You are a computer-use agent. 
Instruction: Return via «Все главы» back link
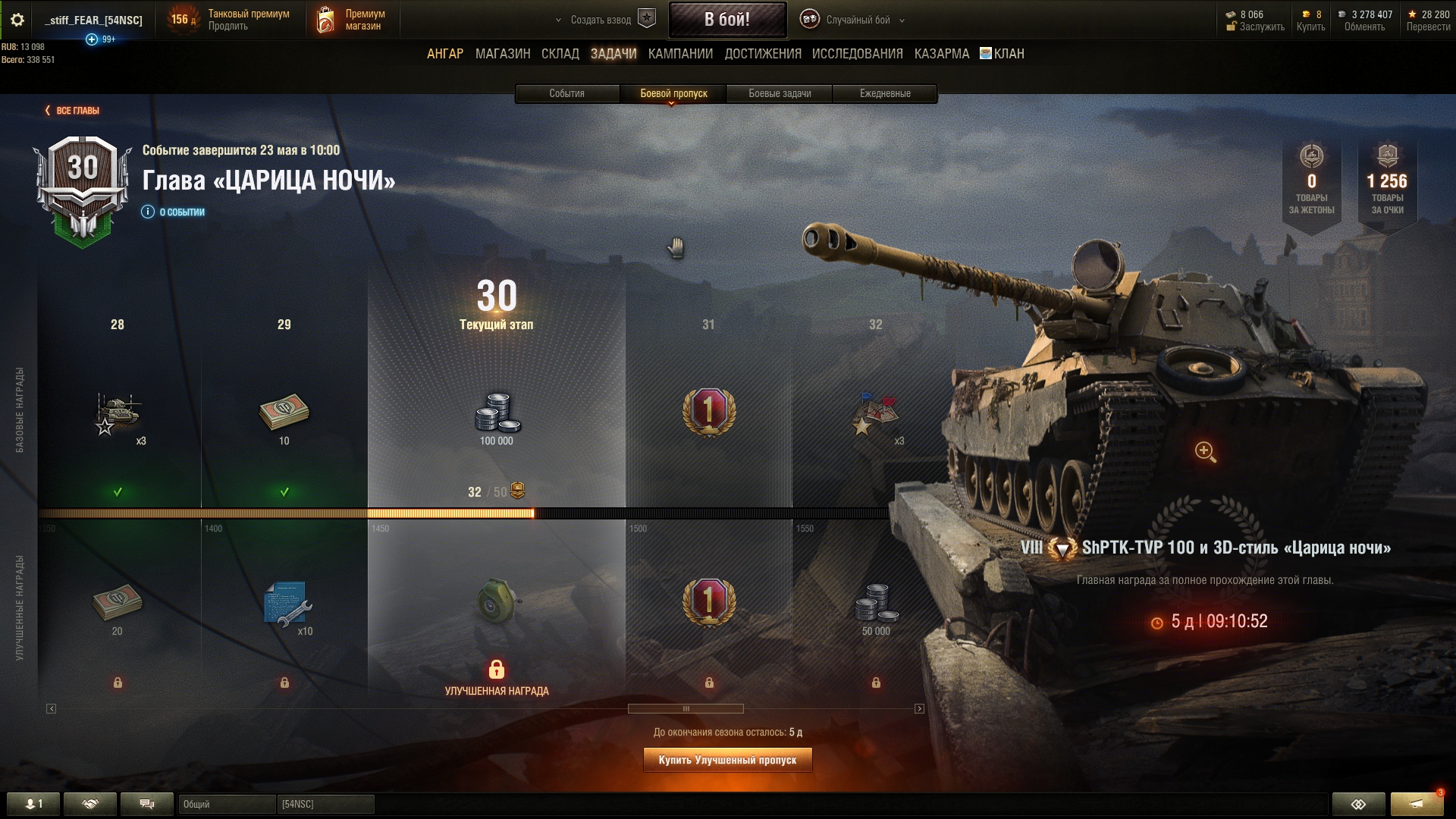(x=73, y=111)
